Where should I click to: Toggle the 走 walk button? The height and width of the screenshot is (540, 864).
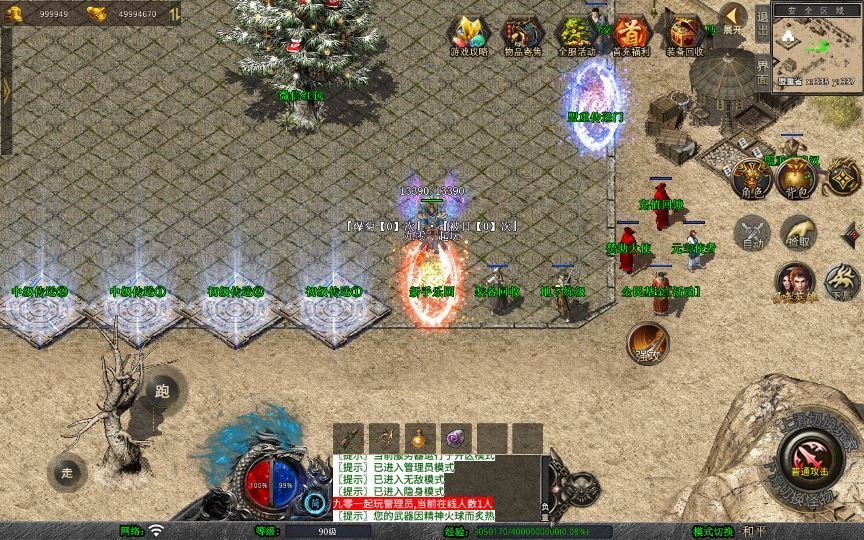(x=67, y=472)
